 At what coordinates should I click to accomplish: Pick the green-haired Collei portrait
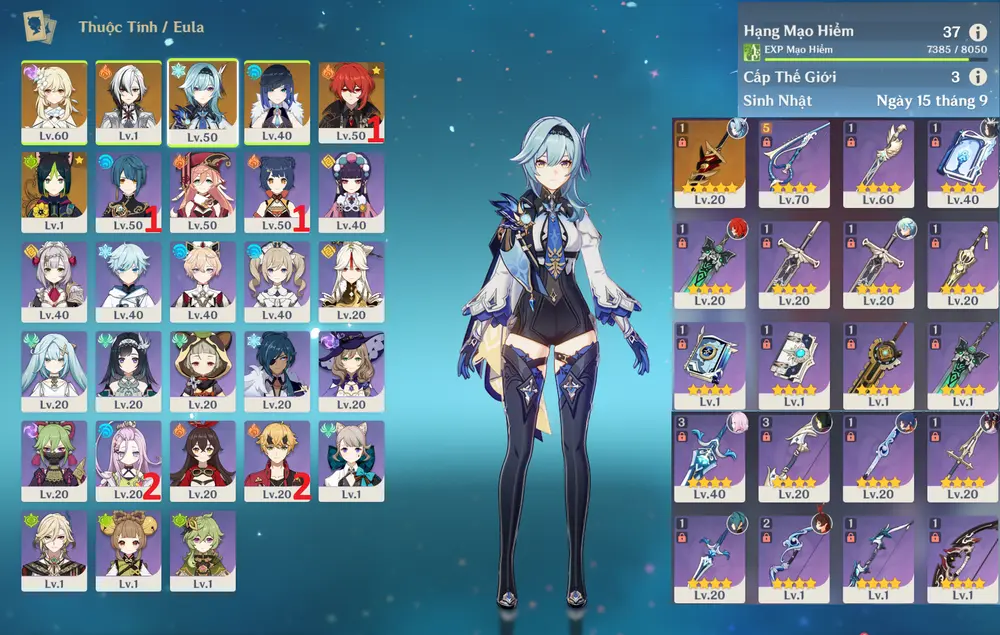click(x=203, y=548)
